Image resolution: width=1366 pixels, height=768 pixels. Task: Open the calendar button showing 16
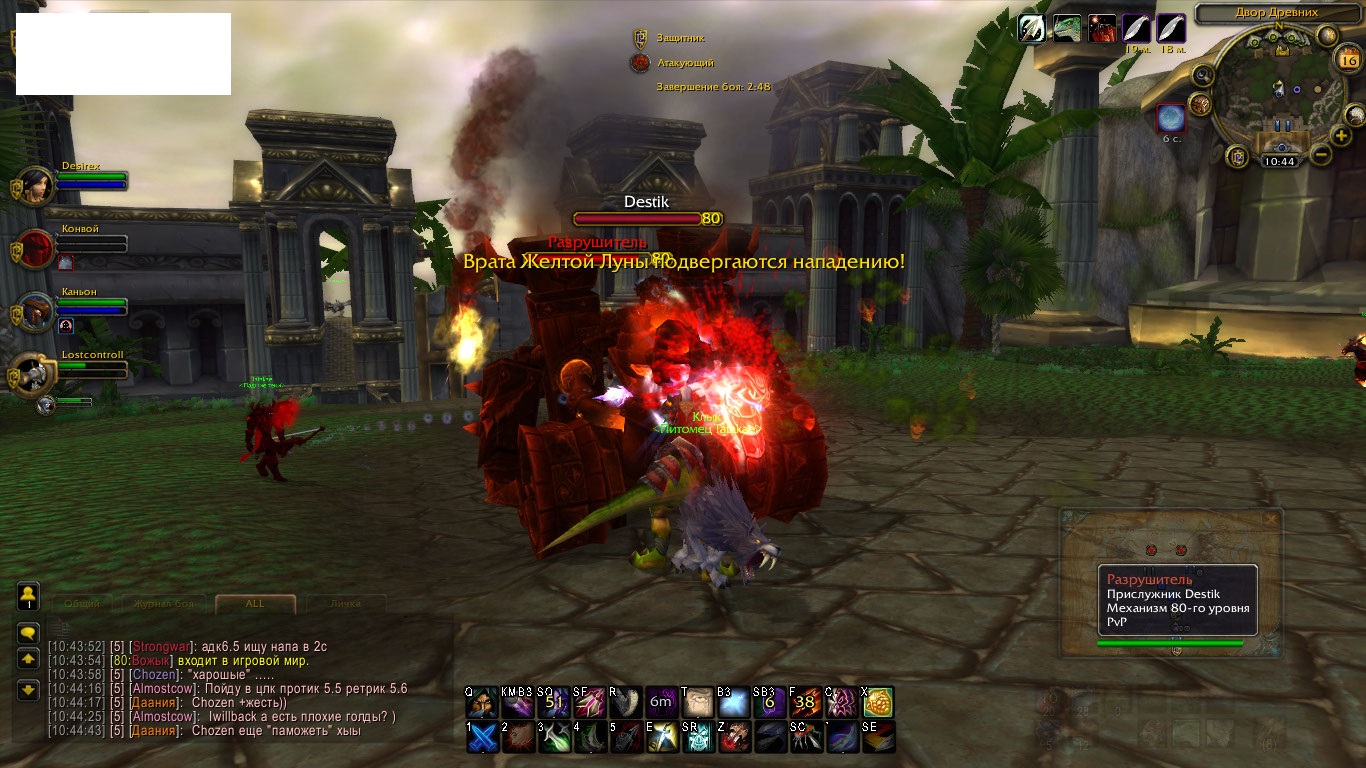tap(1347, 60)
